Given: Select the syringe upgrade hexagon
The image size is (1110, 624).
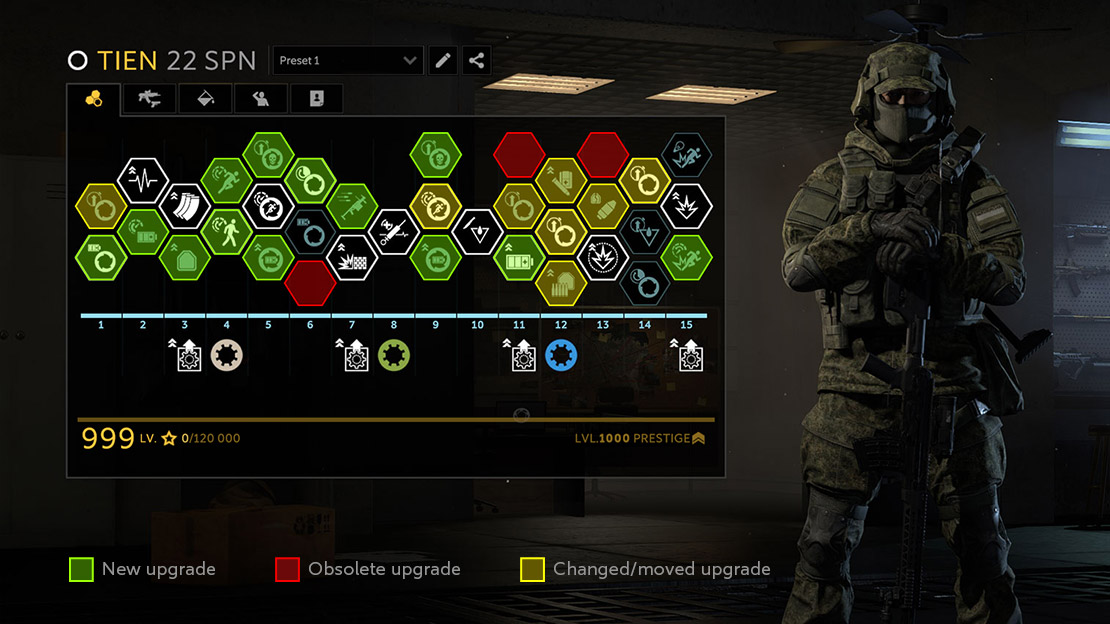Looking at the screenshot, I should click(394, 232).
